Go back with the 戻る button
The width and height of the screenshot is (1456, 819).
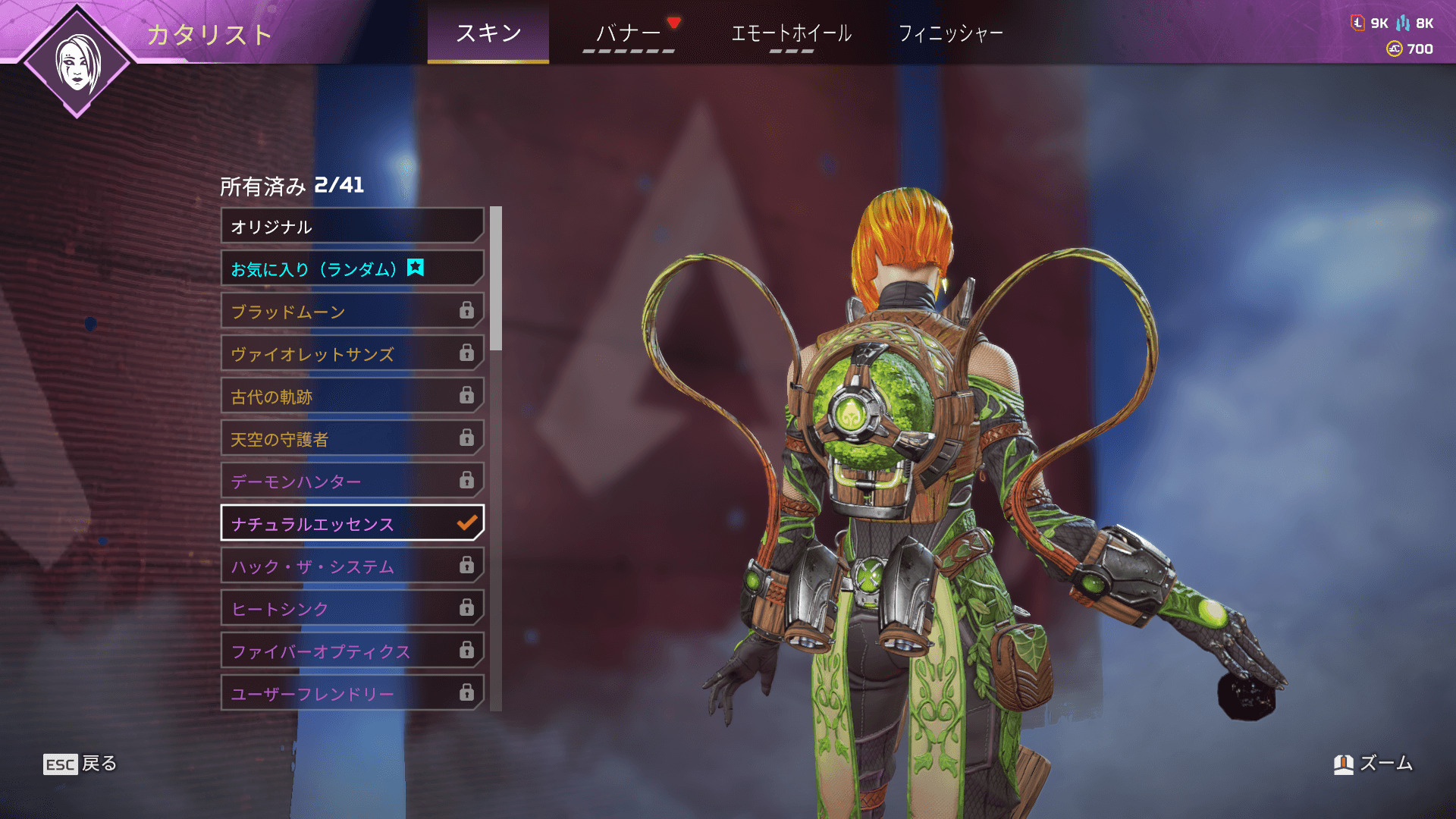coord(80,764)
